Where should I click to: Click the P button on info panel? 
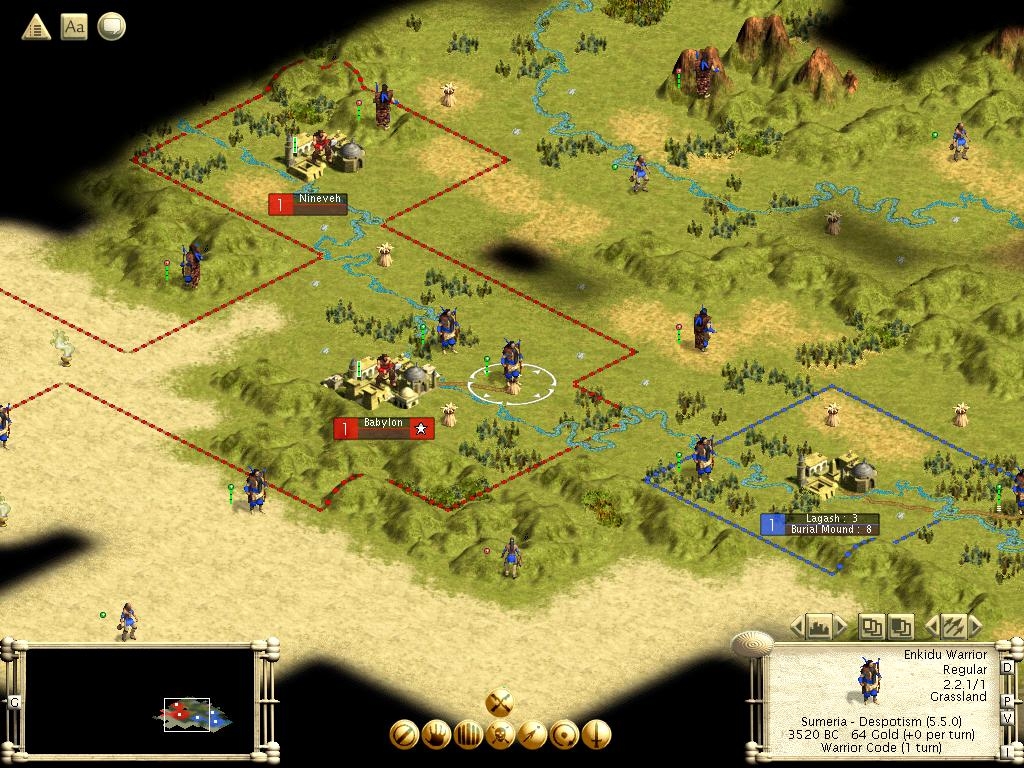point(1007,700)
